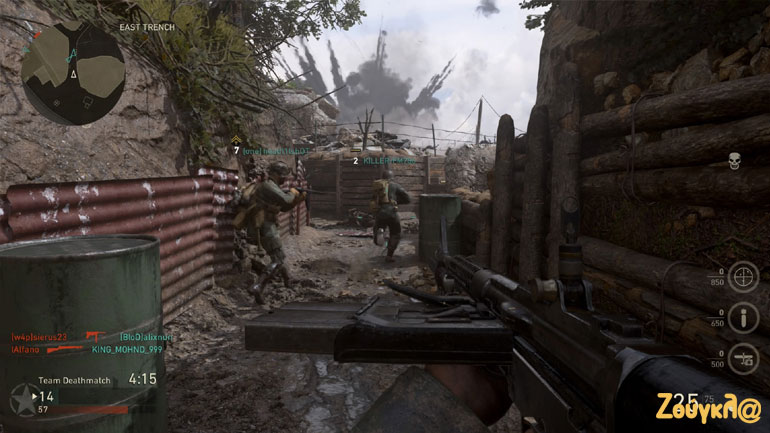Click the white skull icon
Image resolution: width=770 pixels, height=433 pixels.
[734, 160]
